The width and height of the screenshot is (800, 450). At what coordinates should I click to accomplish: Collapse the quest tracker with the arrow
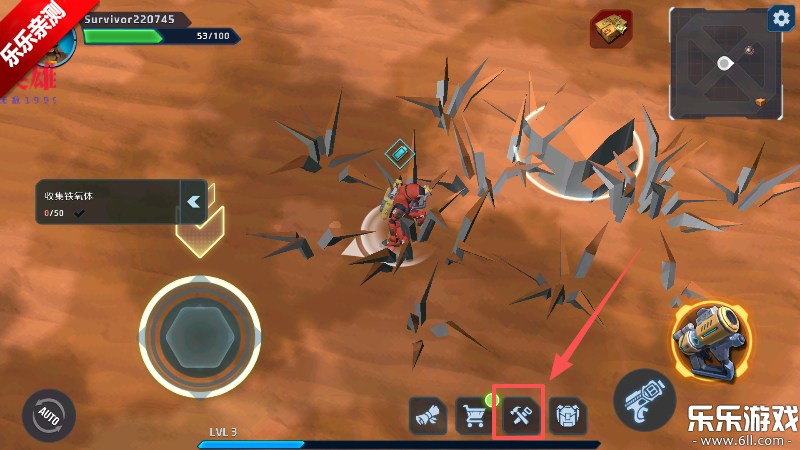click(x=193, y=201)
